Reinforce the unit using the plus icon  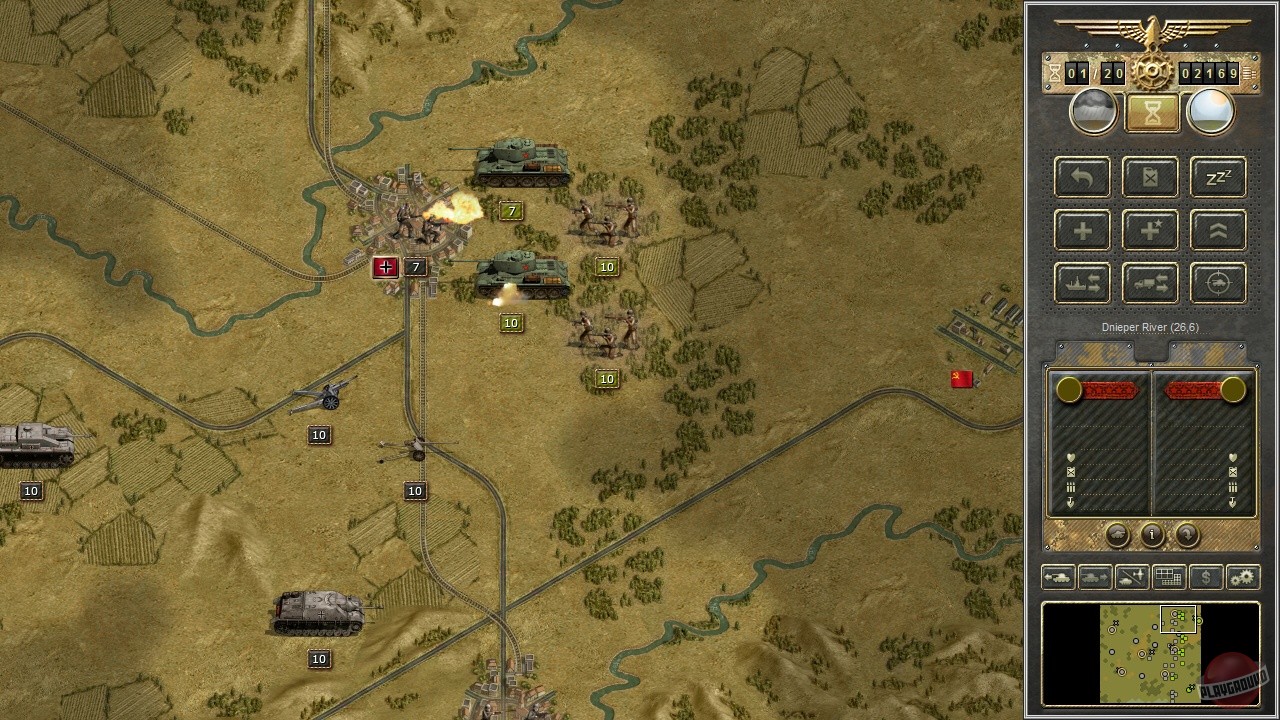pyautogui.click(x=1081, y=230)
